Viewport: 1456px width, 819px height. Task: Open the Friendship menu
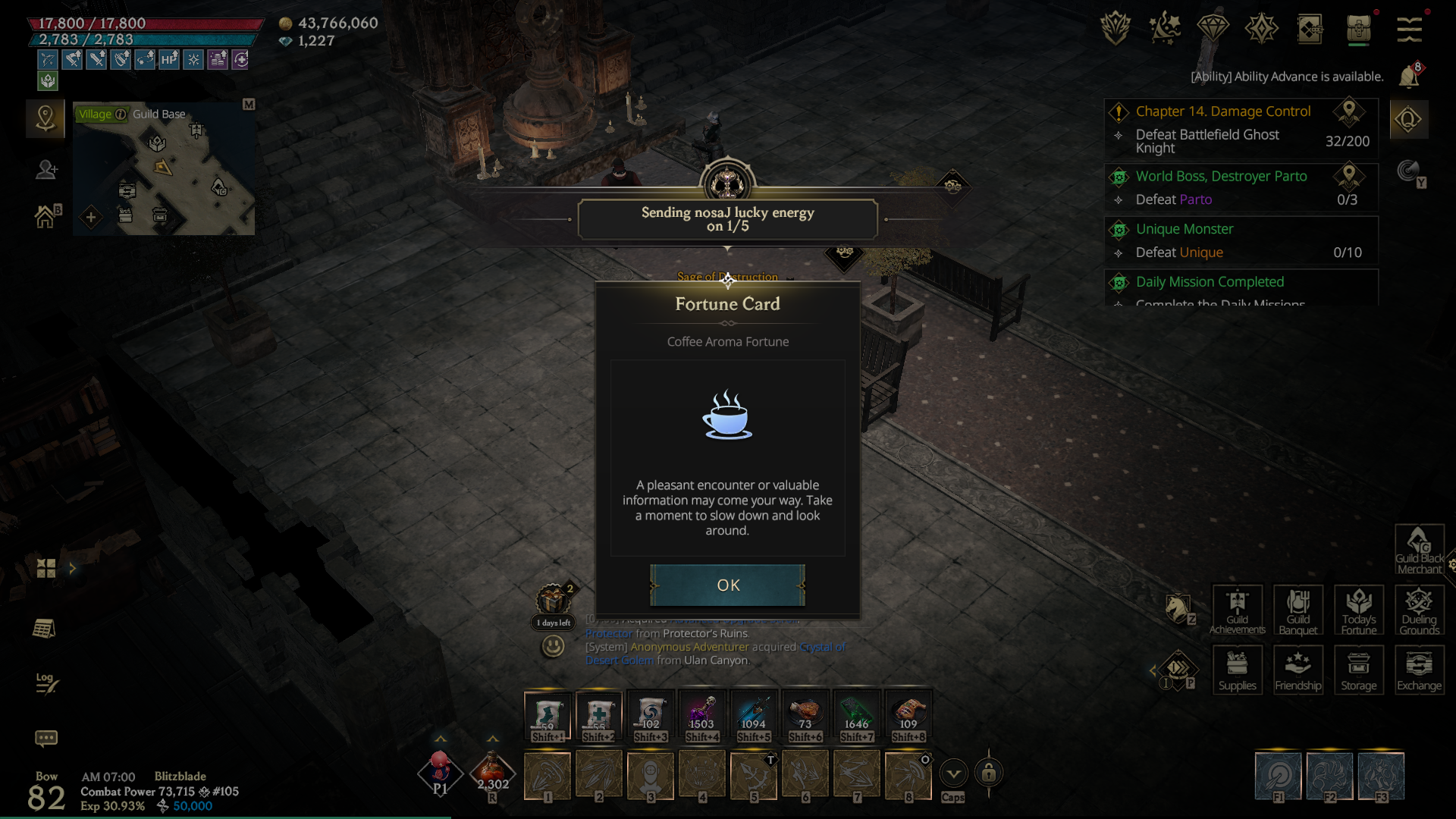pos(1298,670)
